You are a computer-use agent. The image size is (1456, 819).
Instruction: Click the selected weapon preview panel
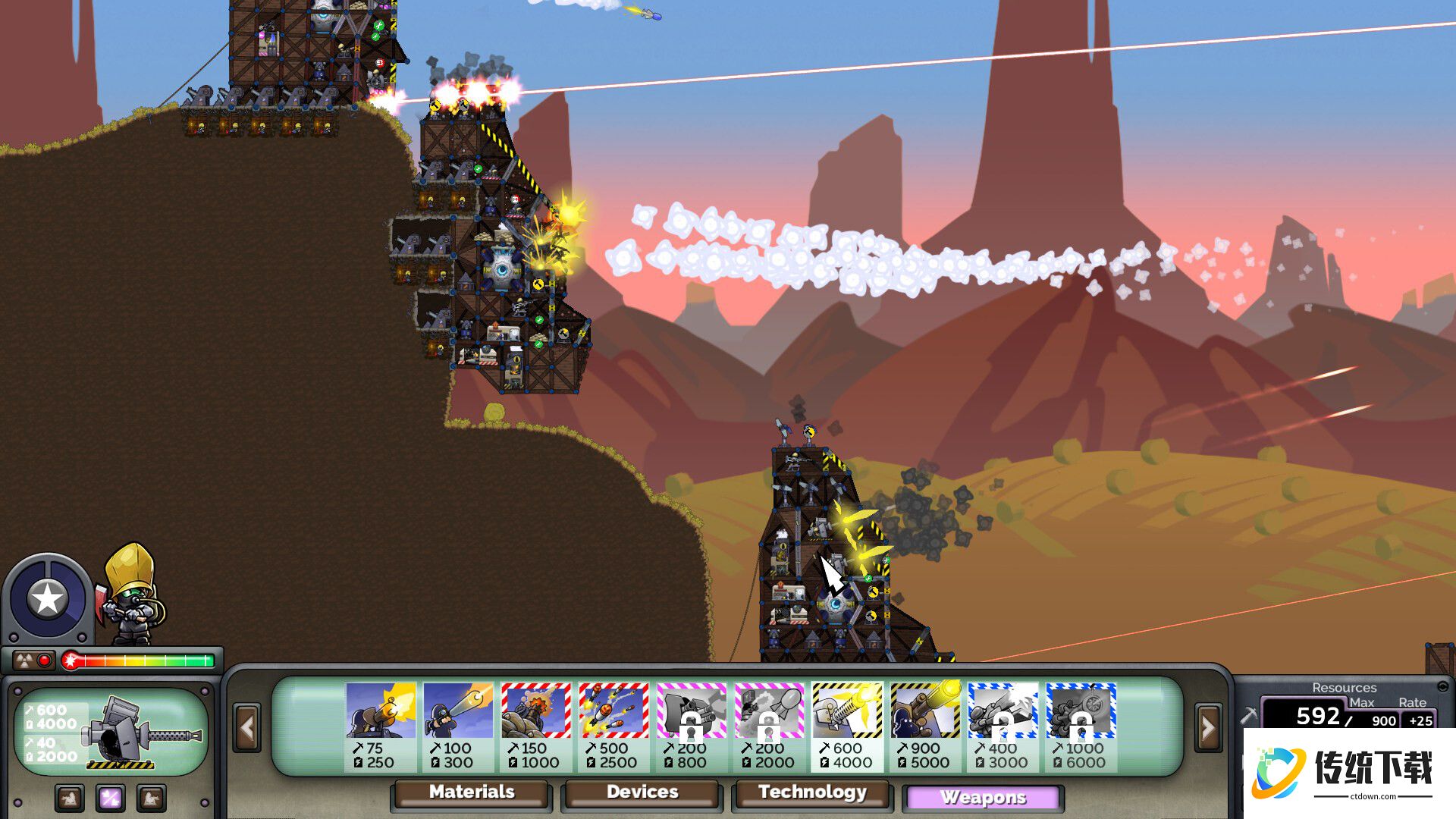point(111,732)
